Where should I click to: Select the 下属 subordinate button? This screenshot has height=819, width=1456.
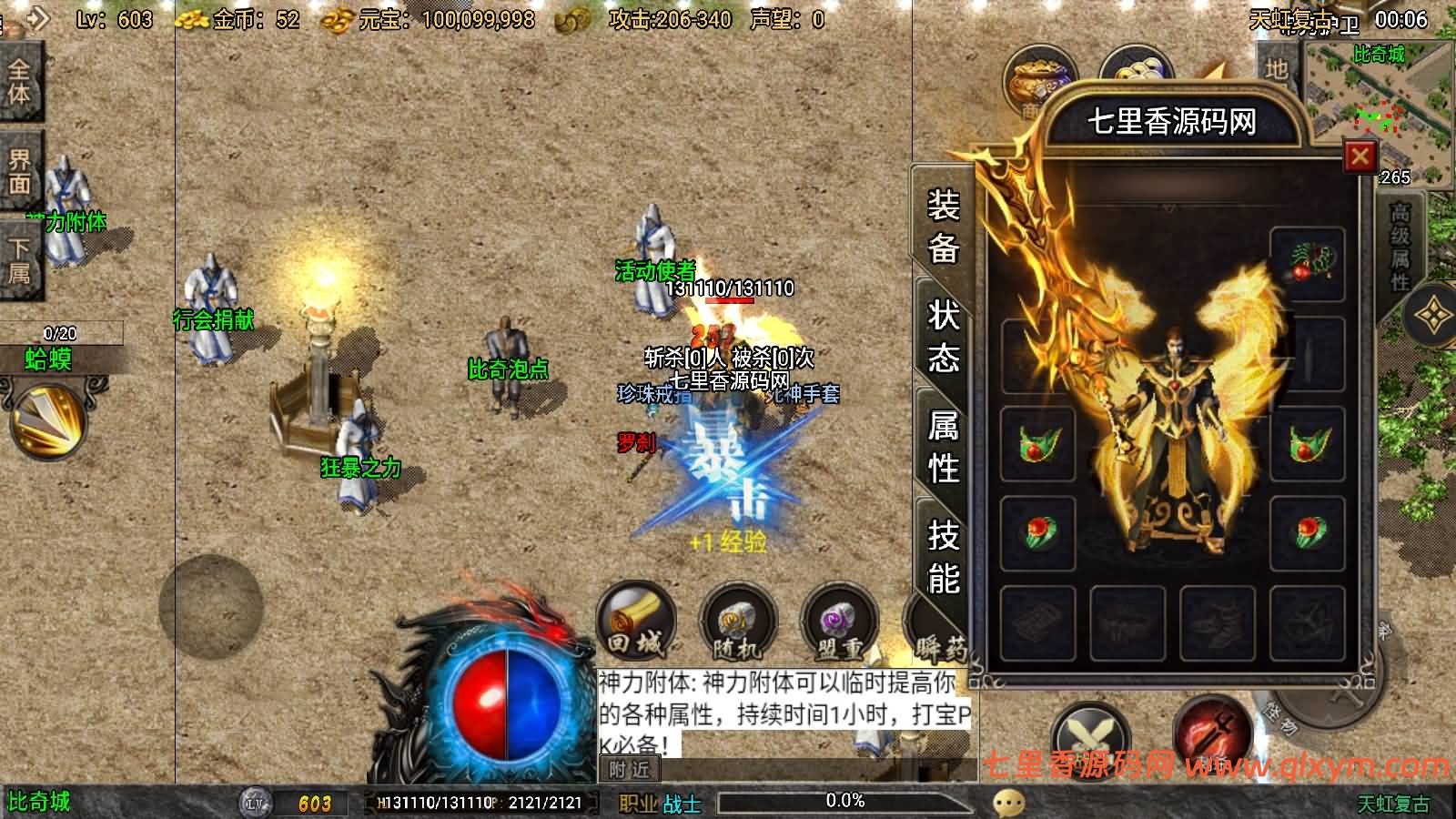pyautogui.click(x=19, y=260)
